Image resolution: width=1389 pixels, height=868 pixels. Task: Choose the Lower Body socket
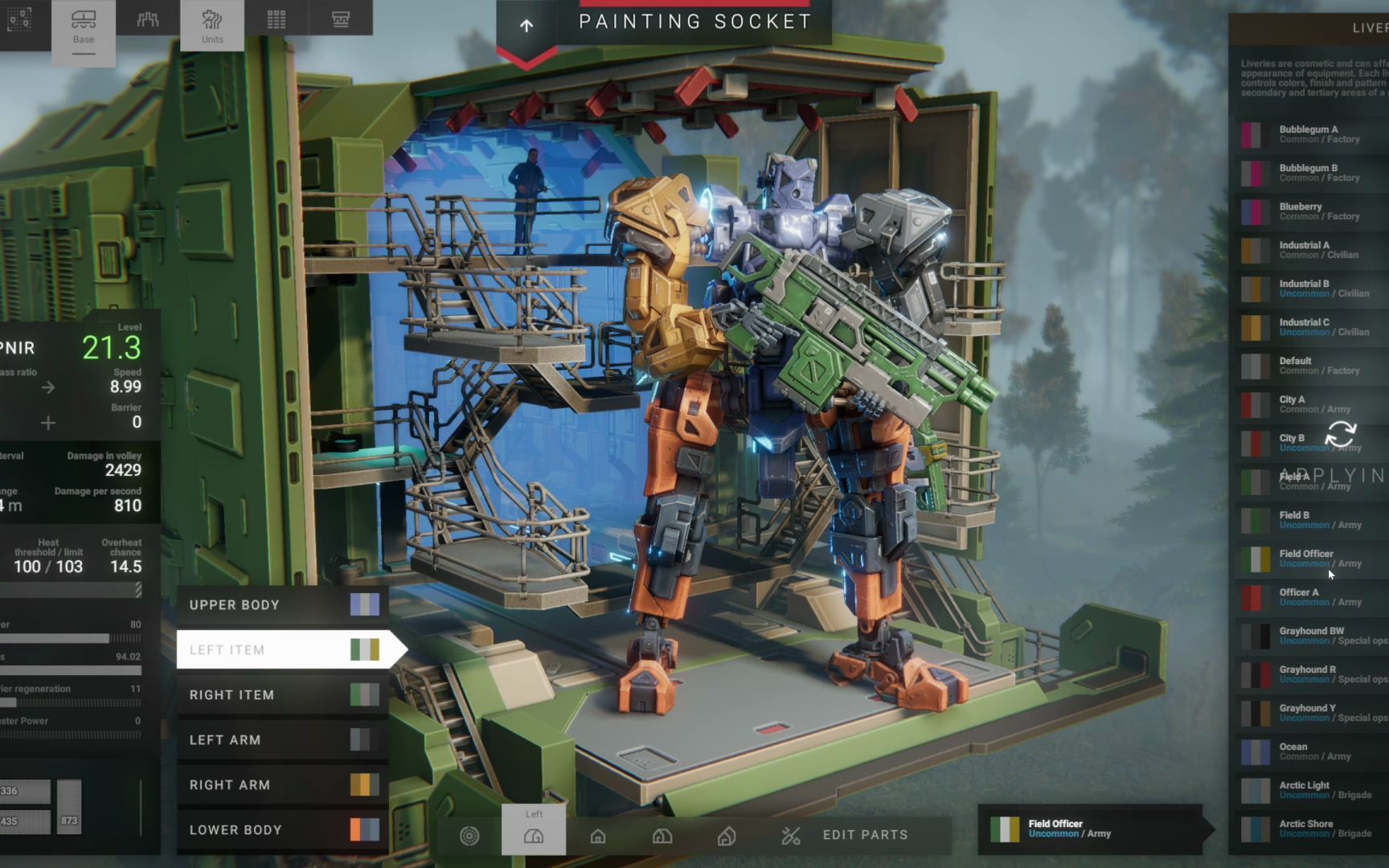tap(283, 830)
